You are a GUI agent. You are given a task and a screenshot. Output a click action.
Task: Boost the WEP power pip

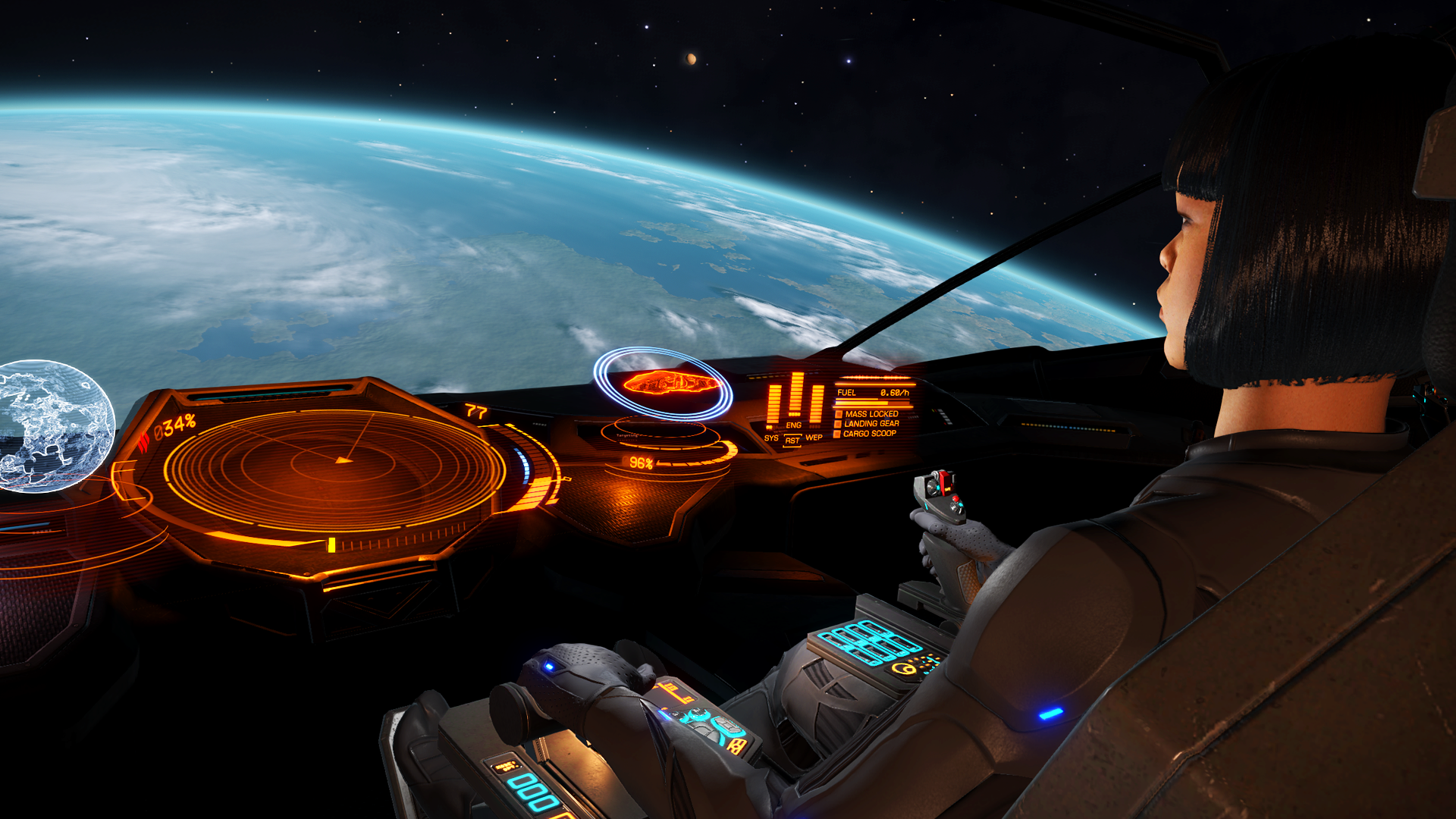[x=814, y=438]
